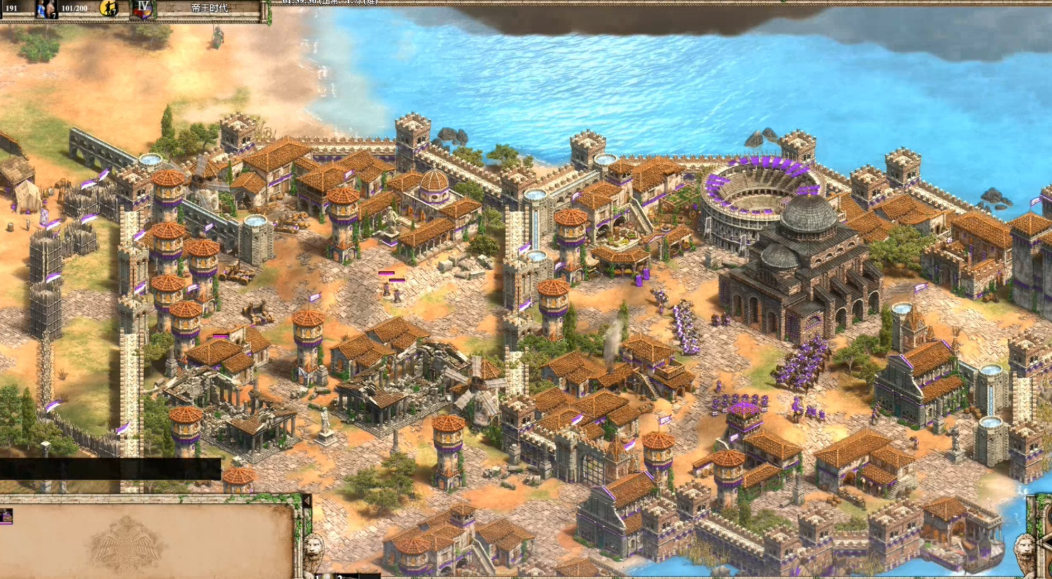The width and height of the screenshot is (1052, 579).
Task: Select the purple unit portrait in command panel
Action: tap(6, 516)
